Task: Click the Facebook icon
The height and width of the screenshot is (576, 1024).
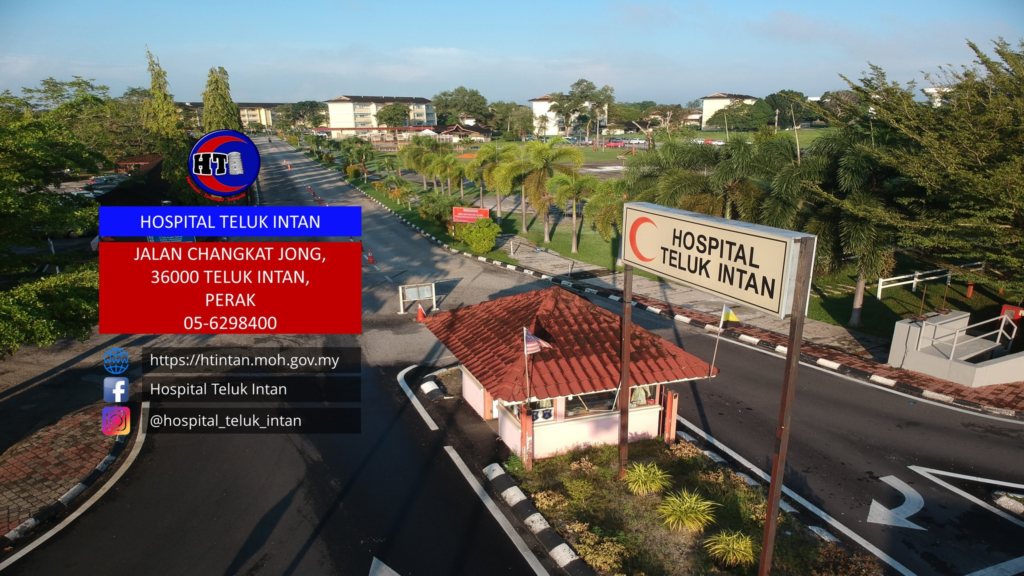Action: click(x=116, y=390)
